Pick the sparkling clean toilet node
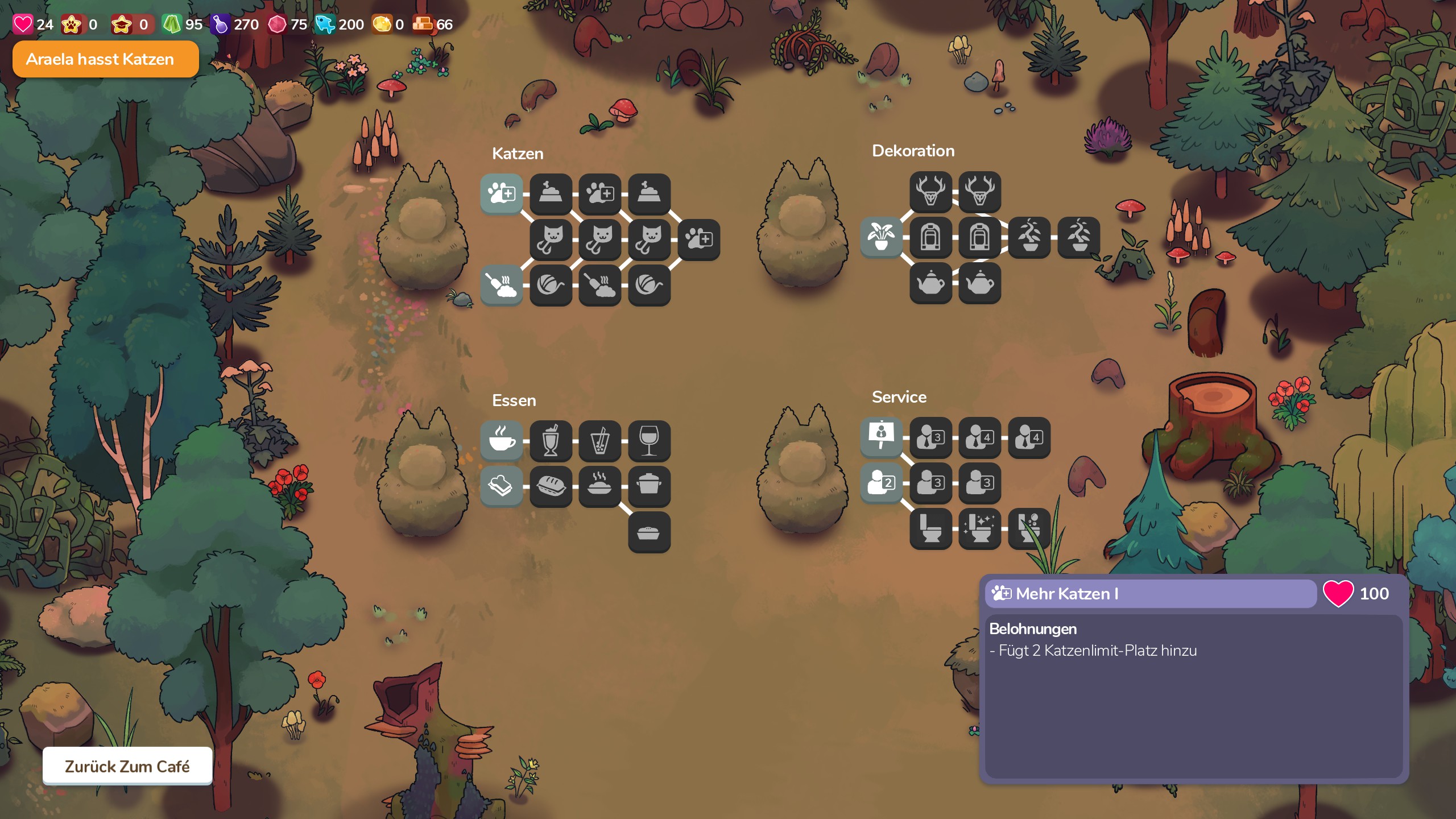Viewport: 1456px width, 819px height. tap(979, 528)
